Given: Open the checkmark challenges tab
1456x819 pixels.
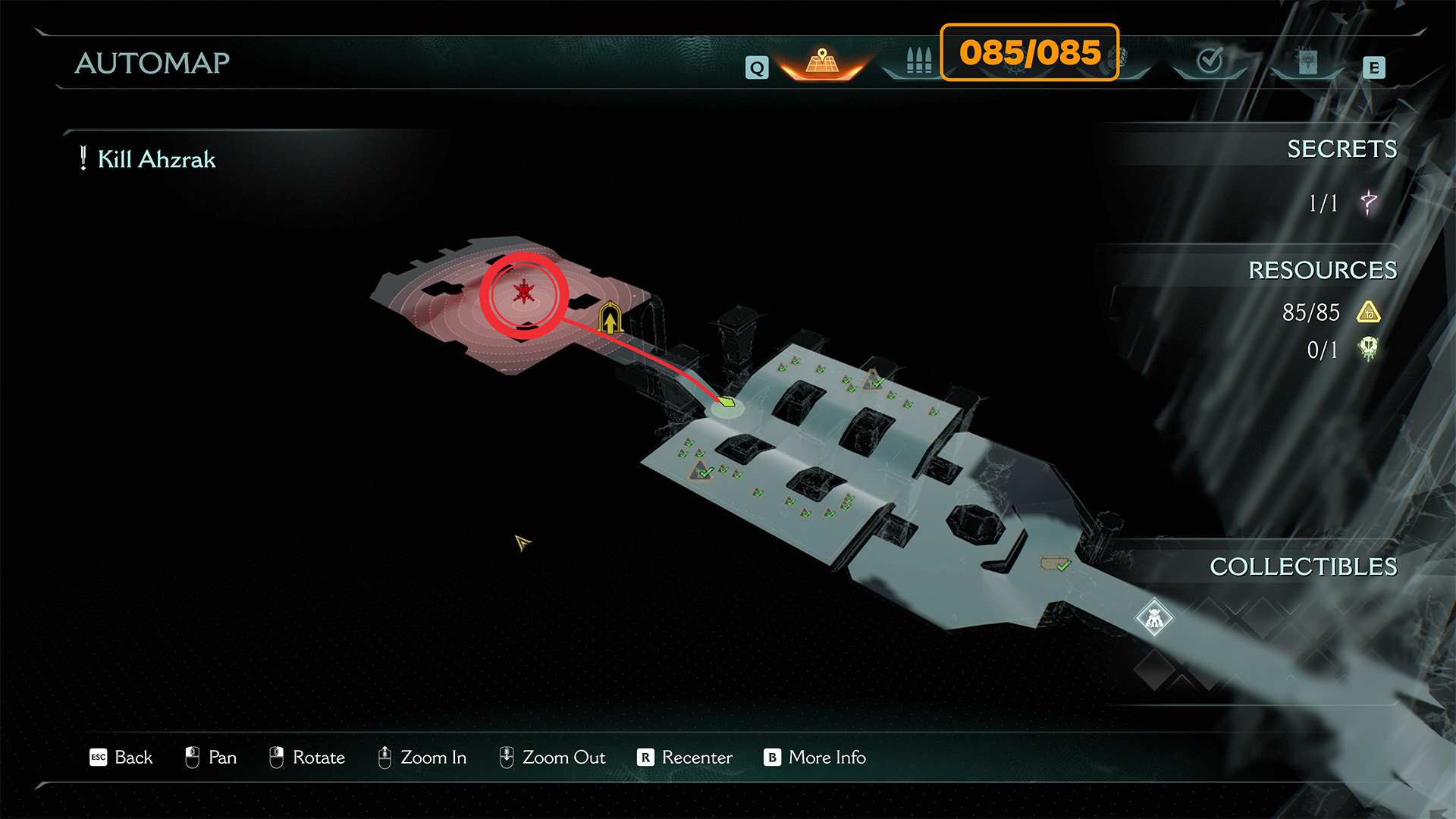Looking at the screenshot, I should point(1209,61).
